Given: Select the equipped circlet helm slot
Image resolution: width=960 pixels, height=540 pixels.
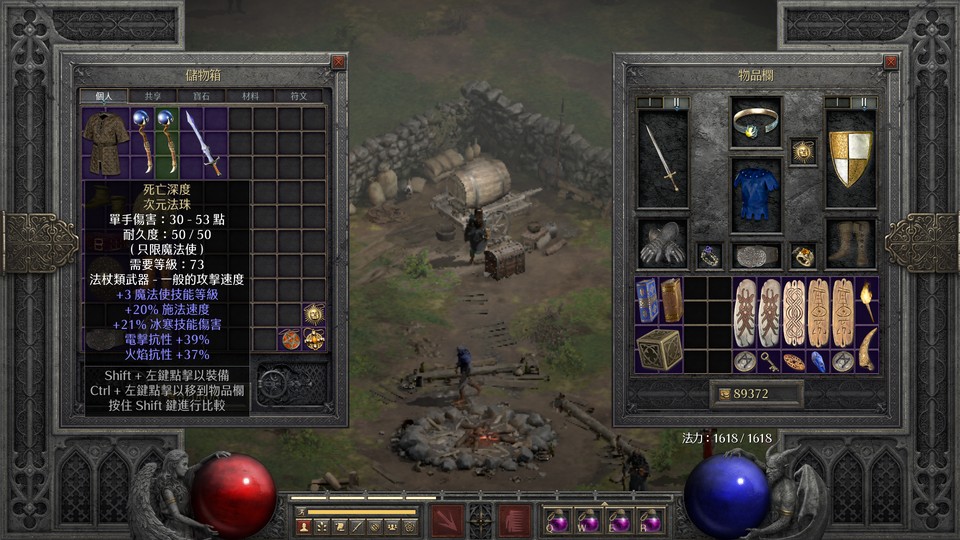Looking at the screenshot, I should [x=756, y=122].
